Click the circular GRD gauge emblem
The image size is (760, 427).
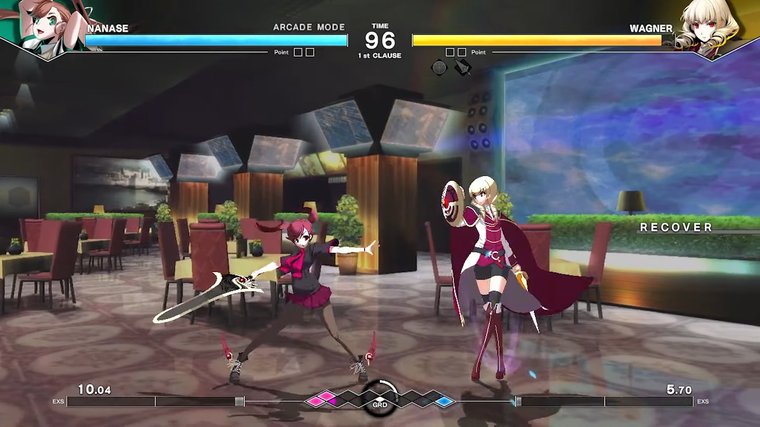tap(380, 396)
